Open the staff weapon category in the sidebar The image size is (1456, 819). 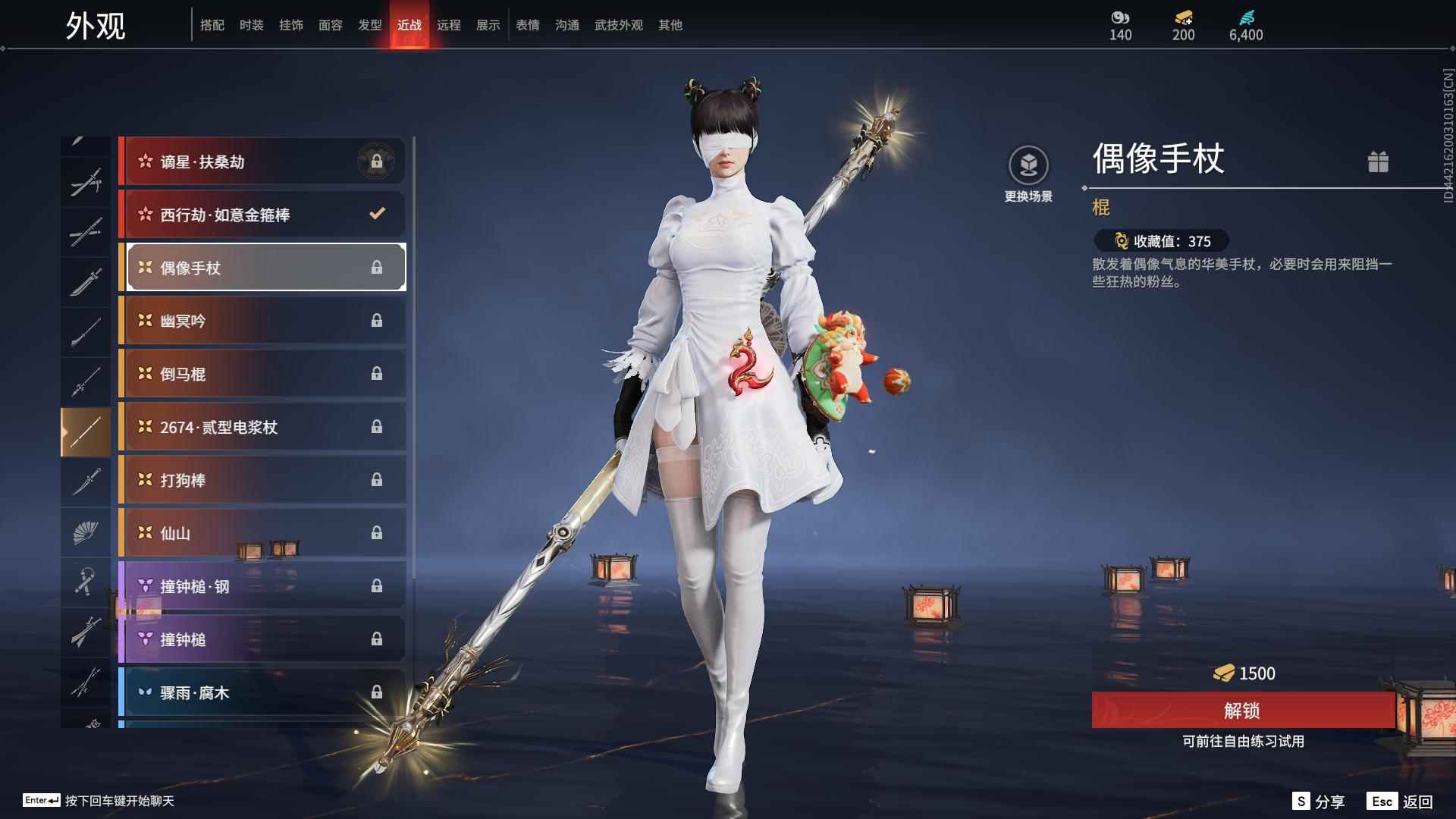(86, 431)
